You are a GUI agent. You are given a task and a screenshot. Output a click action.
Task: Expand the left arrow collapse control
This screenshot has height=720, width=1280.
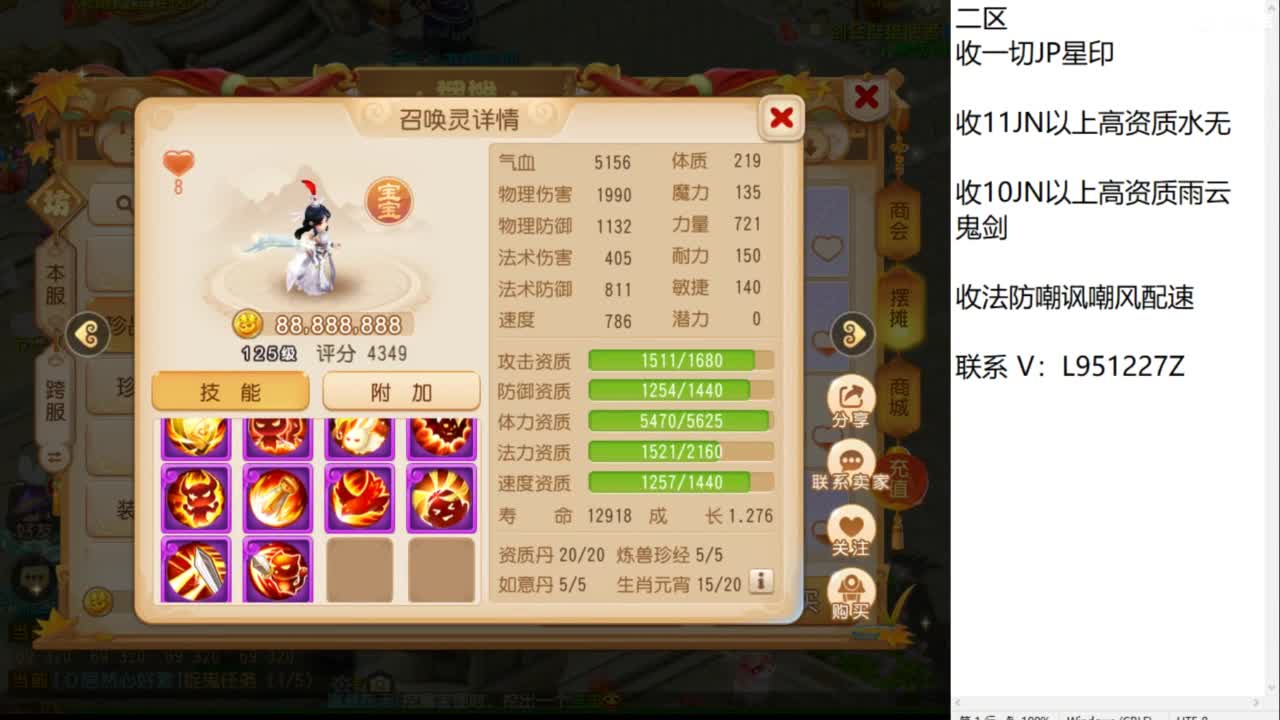[88, 333]
